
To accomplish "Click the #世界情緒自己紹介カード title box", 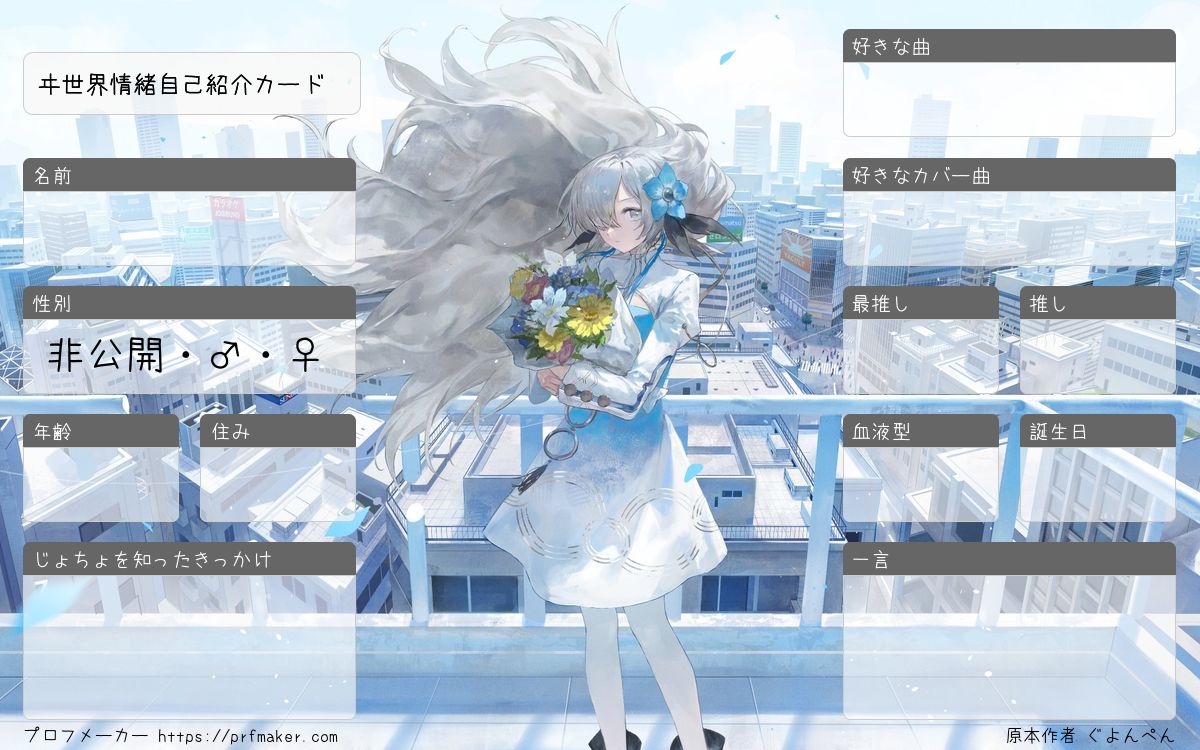I will pyautogui.click(x=191, y=84).
